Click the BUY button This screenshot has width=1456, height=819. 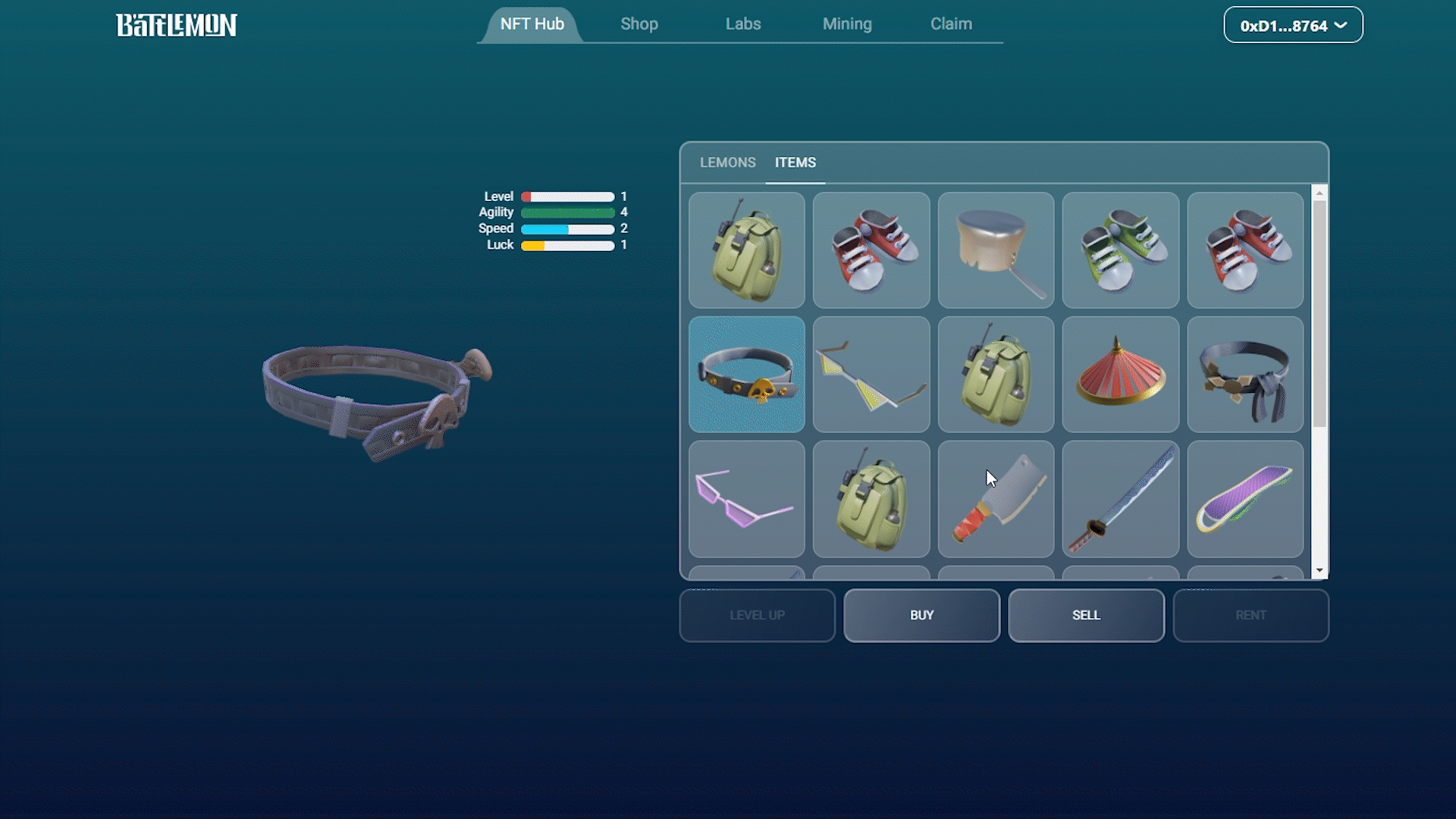point(921,615)
